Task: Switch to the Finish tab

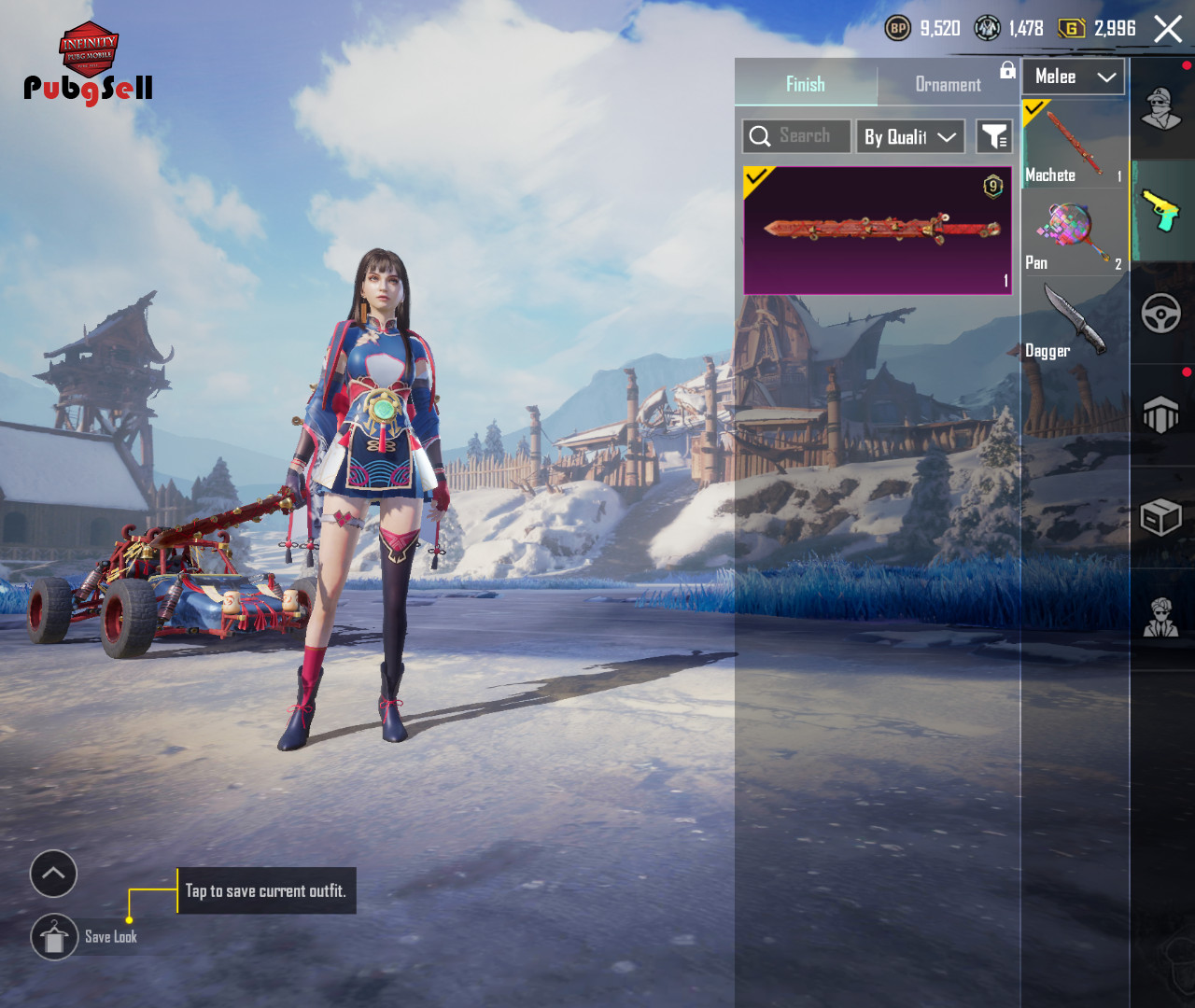Action: 805,85
